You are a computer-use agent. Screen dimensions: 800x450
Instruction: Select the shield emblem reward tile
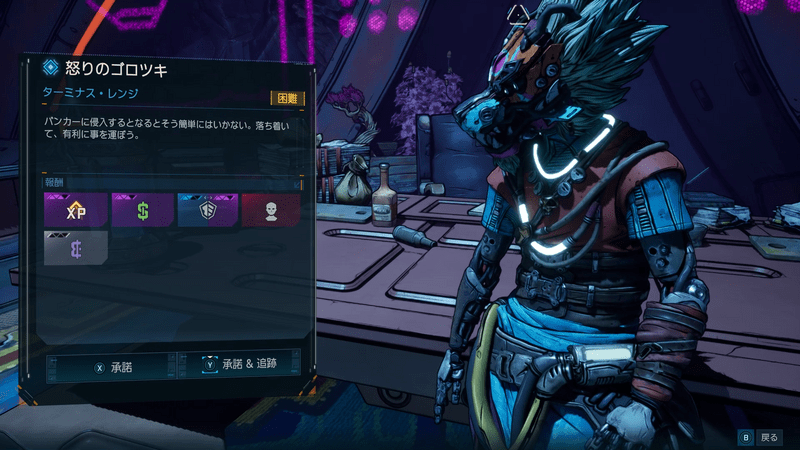coord(207,211)
